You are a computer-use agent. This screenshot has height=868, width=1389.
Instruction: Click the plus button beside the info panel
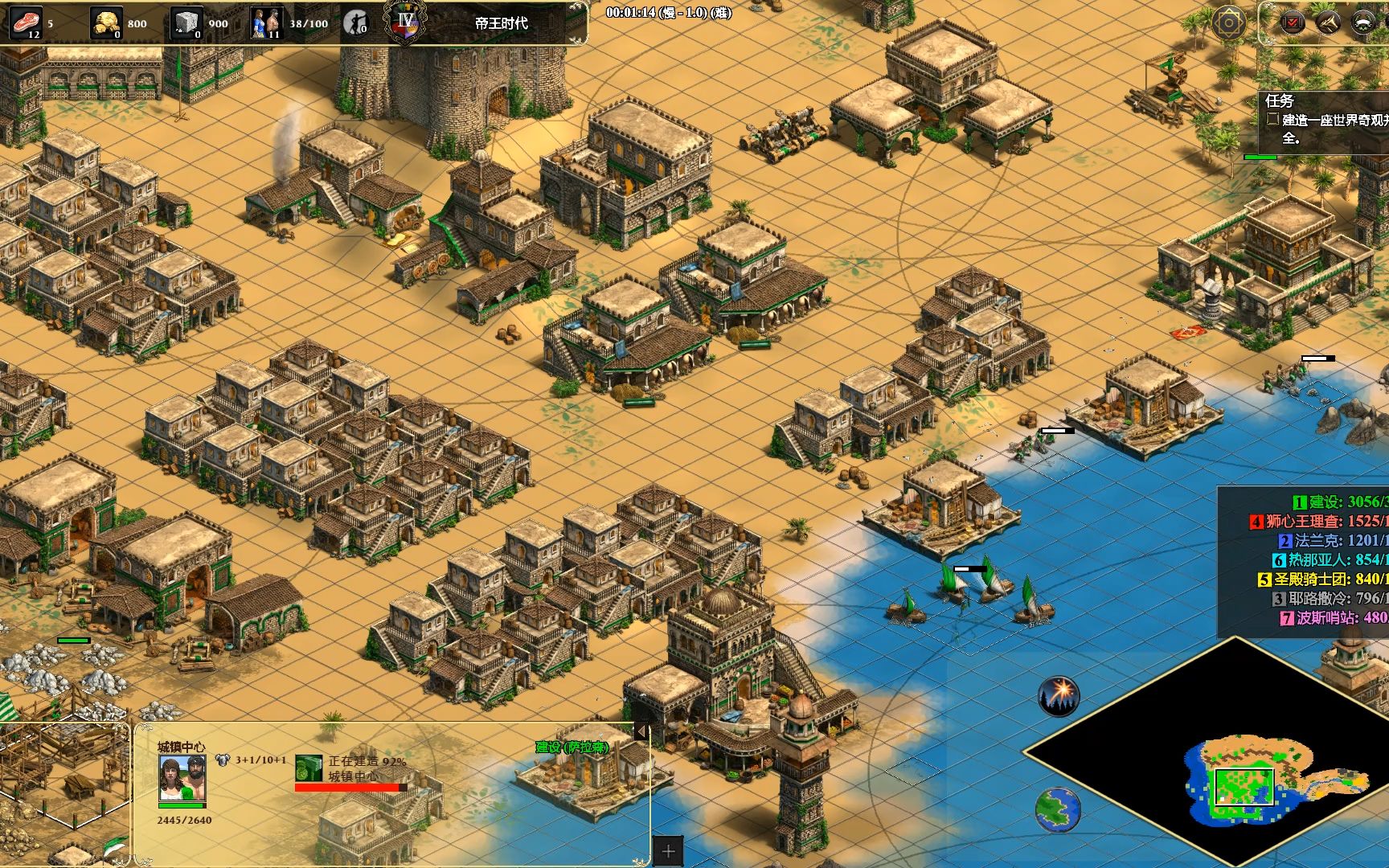pos(668,851)
